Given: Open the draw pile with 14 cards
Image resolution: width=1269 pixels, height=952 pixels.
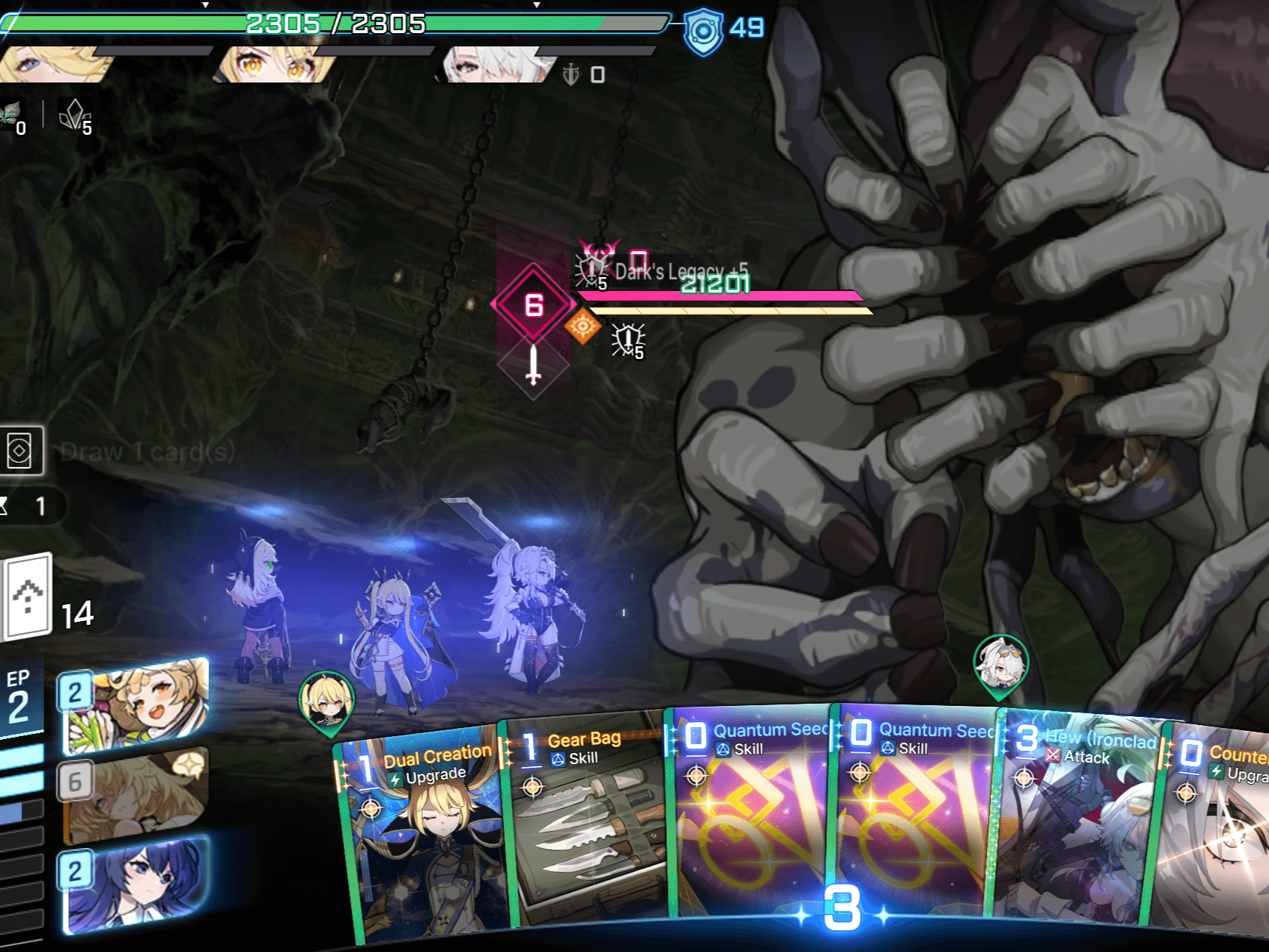Looking at the screenshot, I should 29,597.
